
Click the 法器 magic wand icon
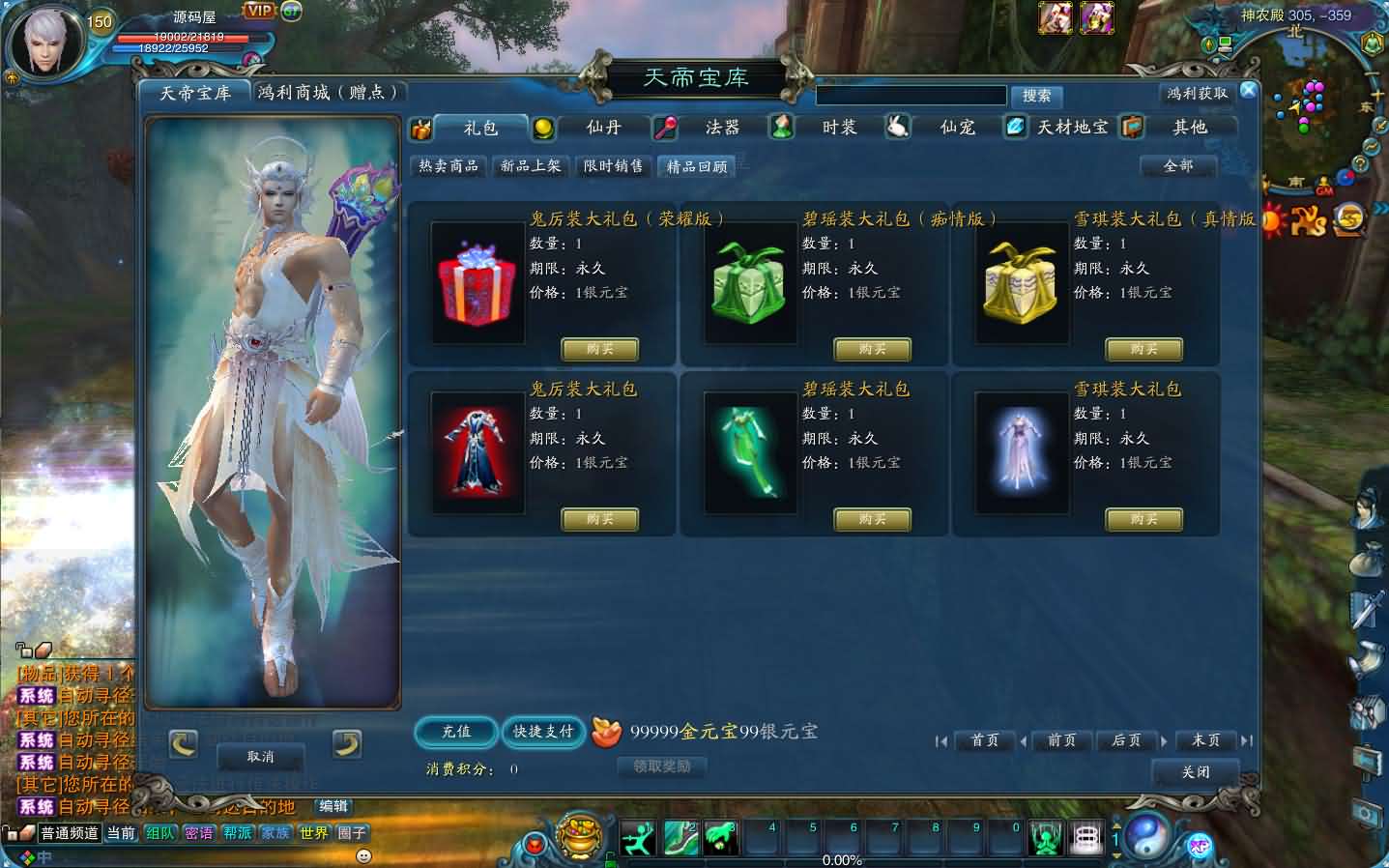[665, 127]
